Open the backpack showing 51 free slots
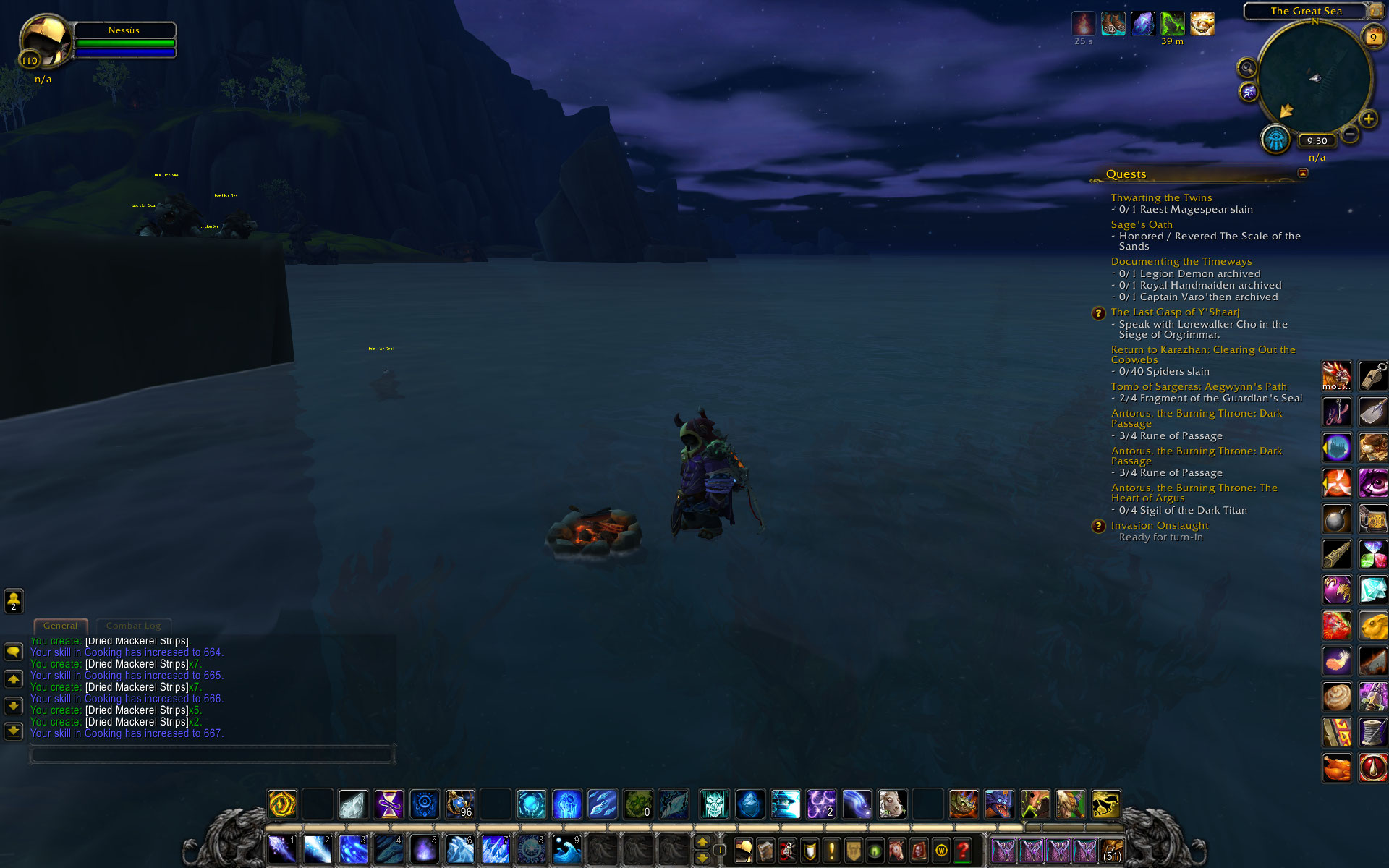Viewport: 1389px width, 868px height. [1112, 851]
